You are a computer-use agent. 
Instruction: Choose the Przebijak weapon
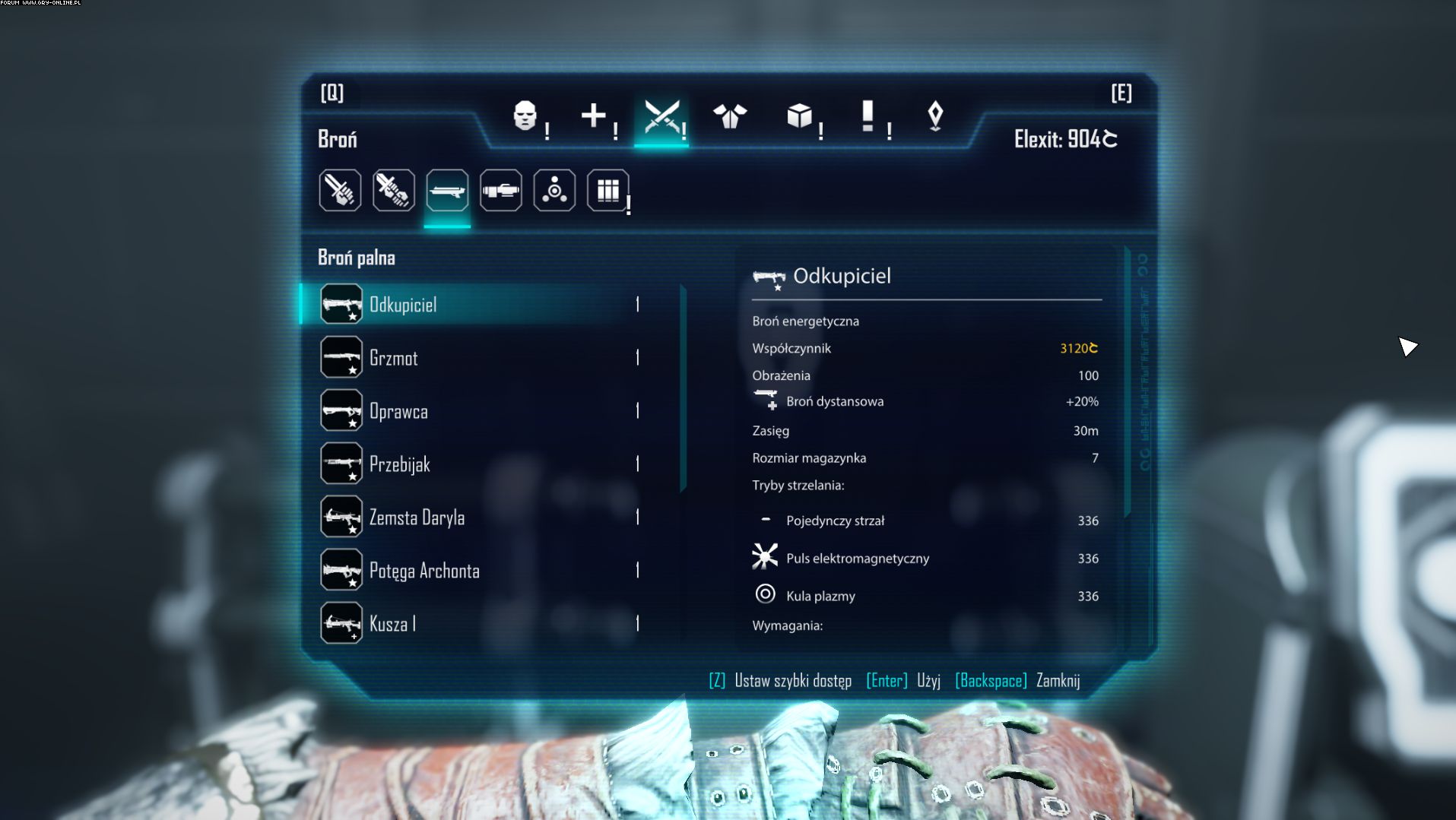[400, 464]
